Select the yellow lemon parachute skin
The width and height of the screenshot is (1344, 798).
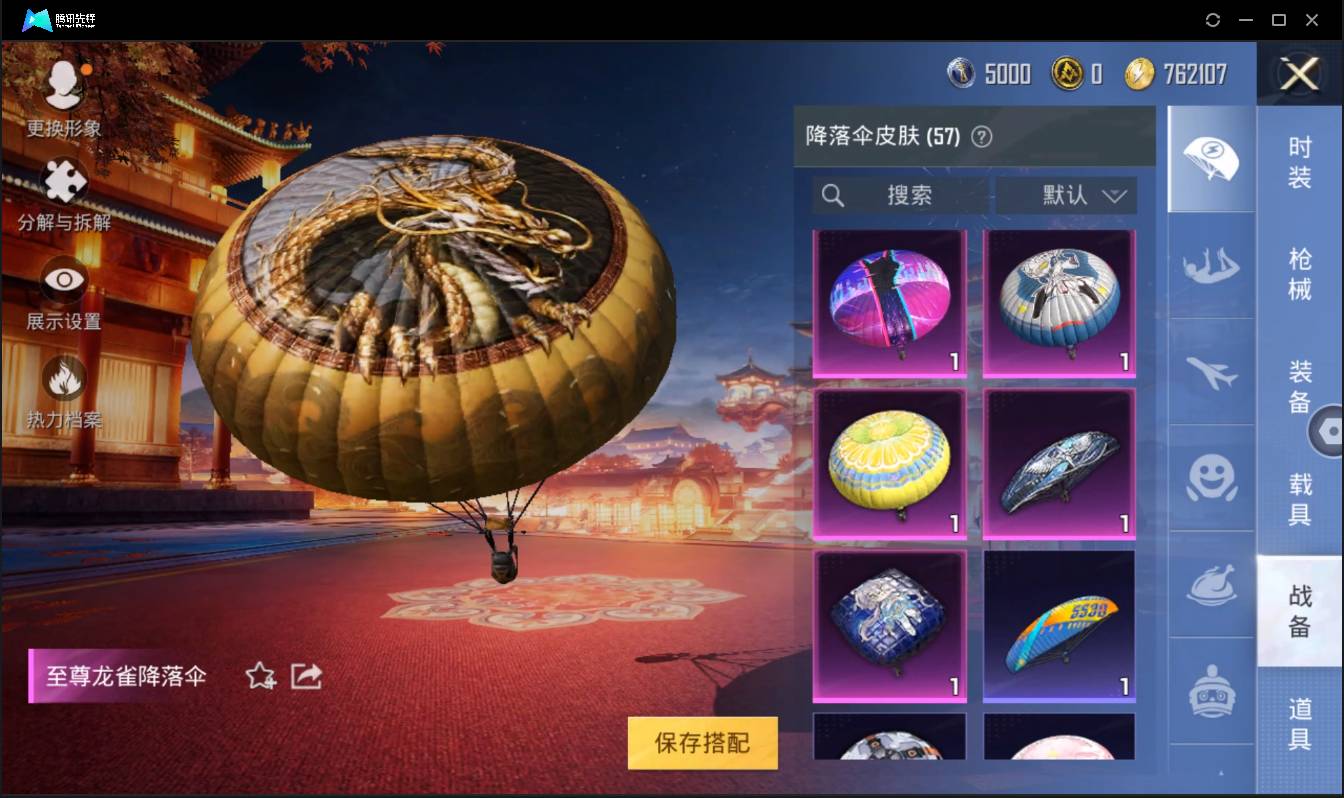889,462
